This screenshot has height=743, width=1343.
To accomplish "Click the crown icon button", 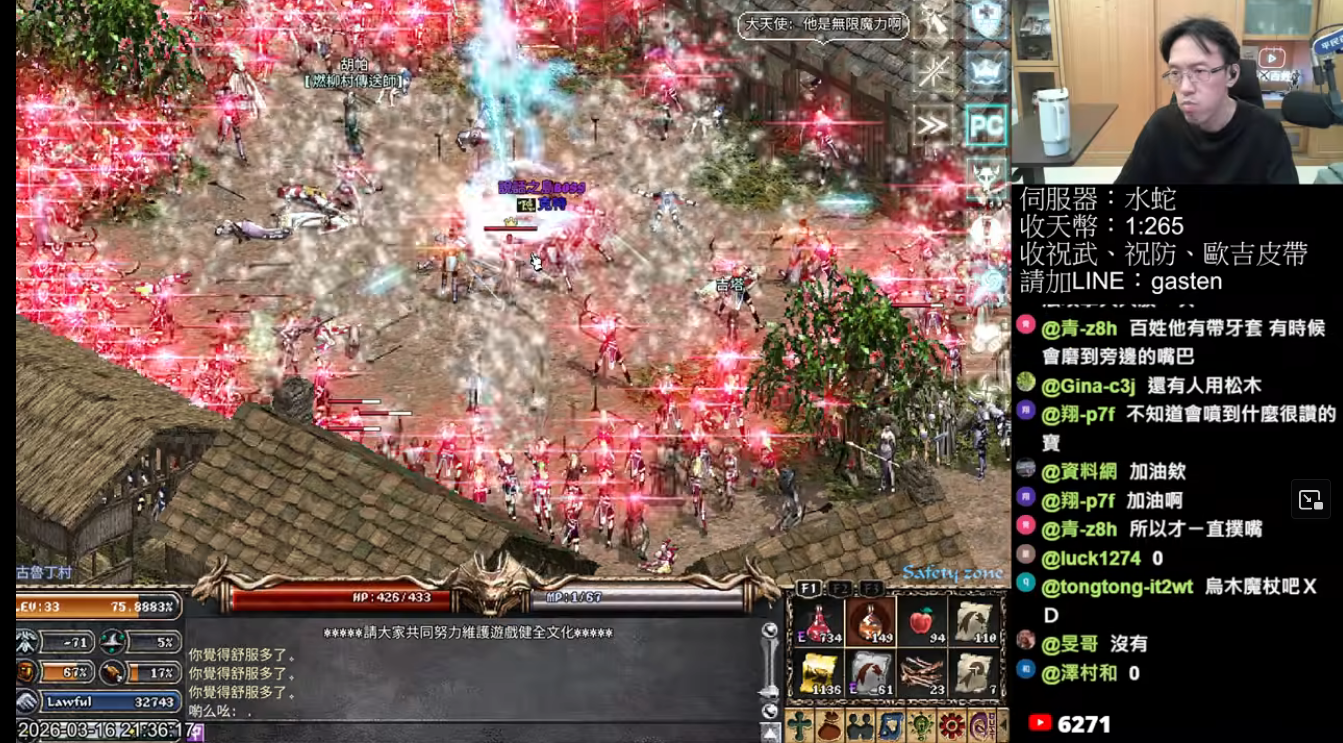I will pos(986,72).
